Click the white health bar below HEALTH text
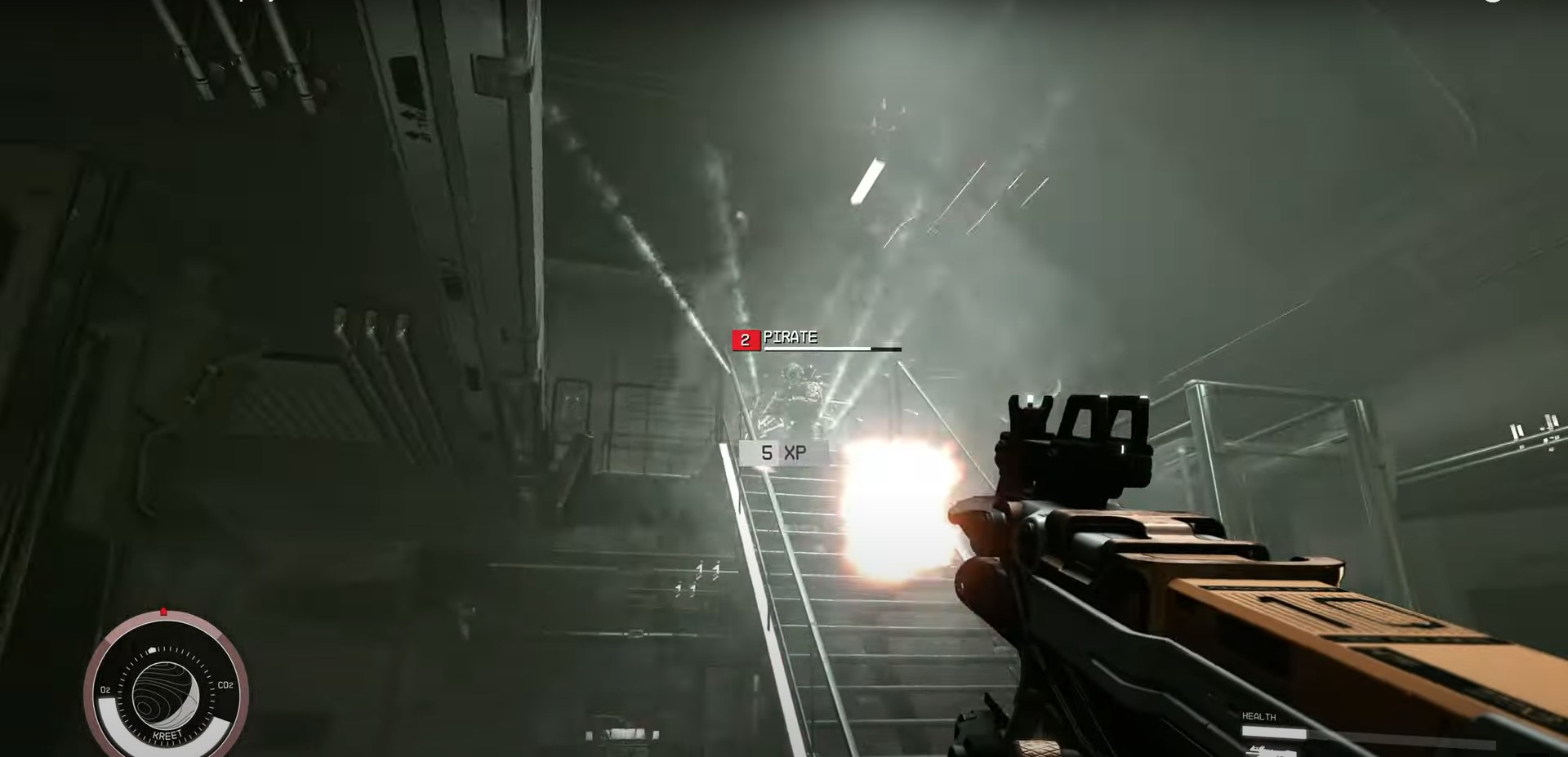 [1275, 731]
